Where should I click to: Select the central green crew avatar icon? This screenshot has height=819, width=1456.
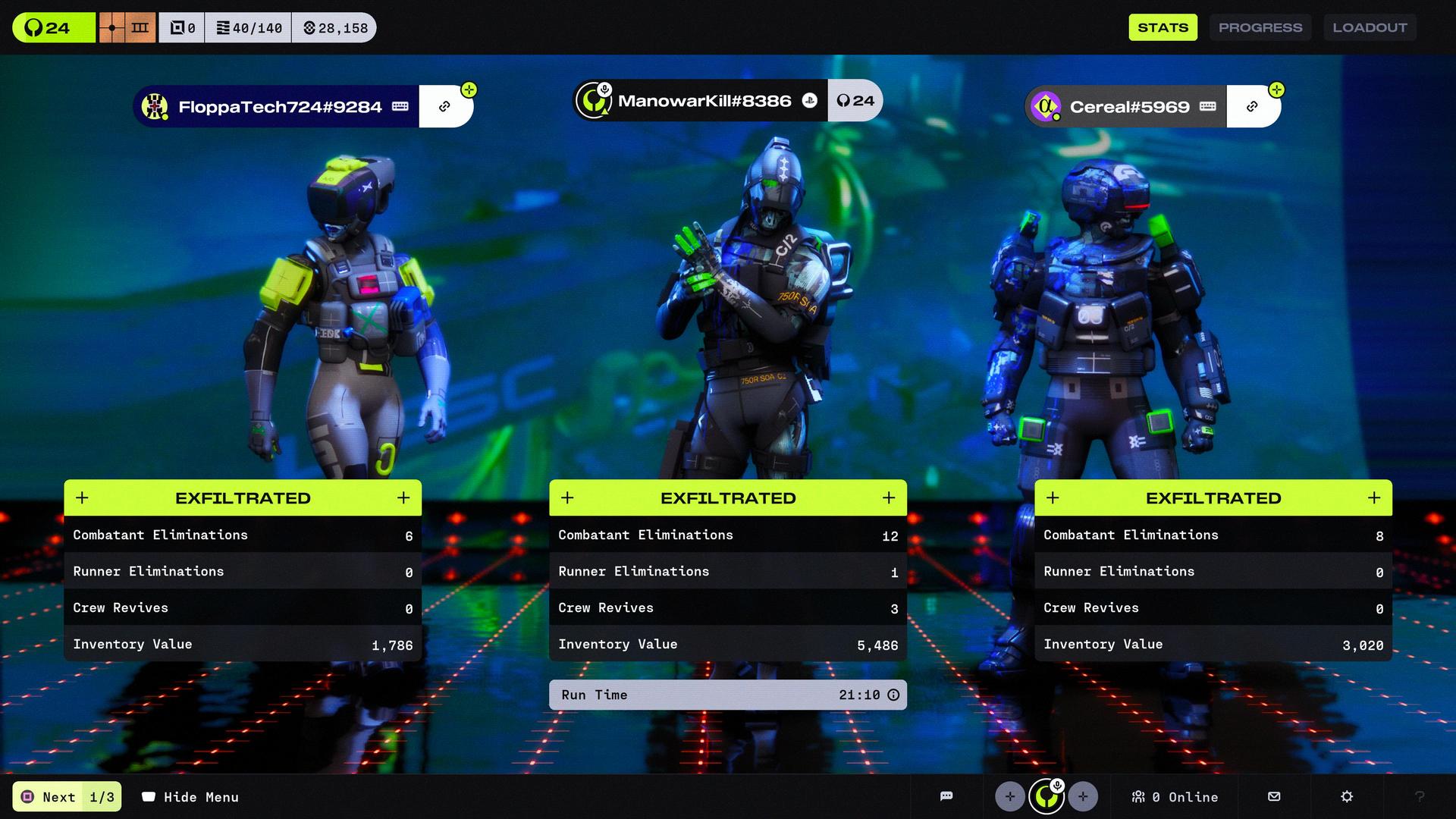pos(1046,796)
